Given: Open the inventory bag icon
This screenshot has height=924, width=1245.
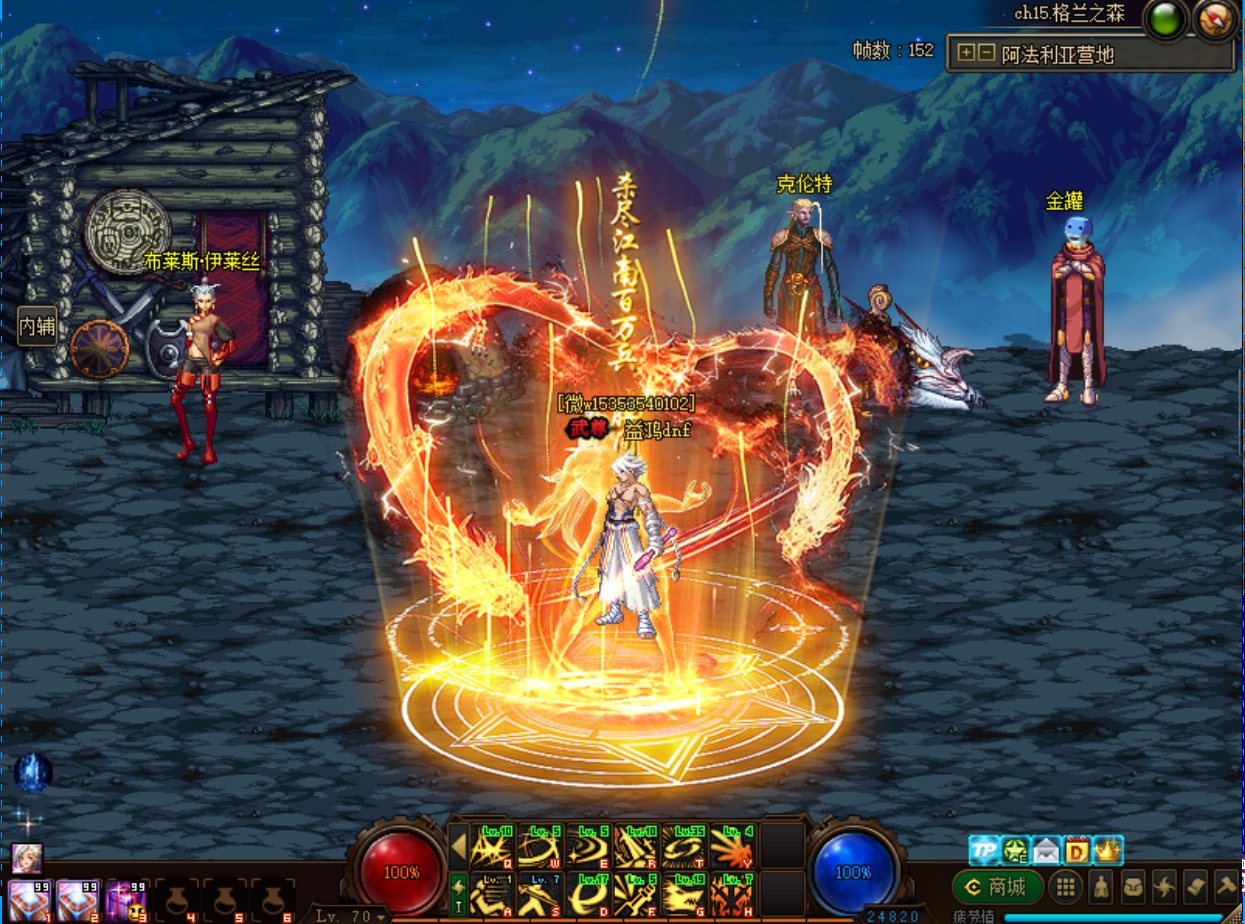Looking at the screenshot, I should pos(1132,887).
